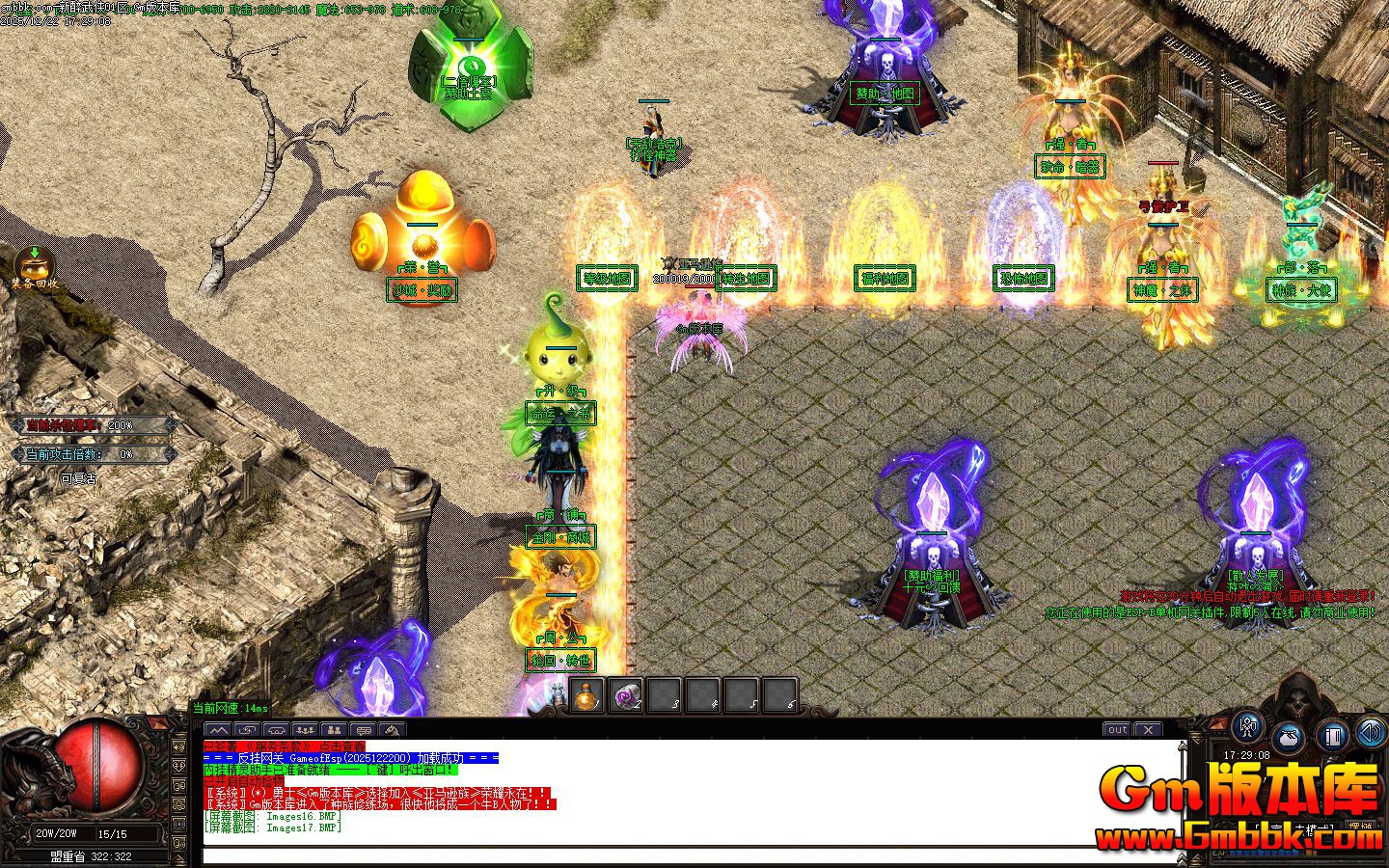Open the bag inventory icon
Image resolution: width=1389 pixels, height=868 pixels.
tap(1291, 739)
